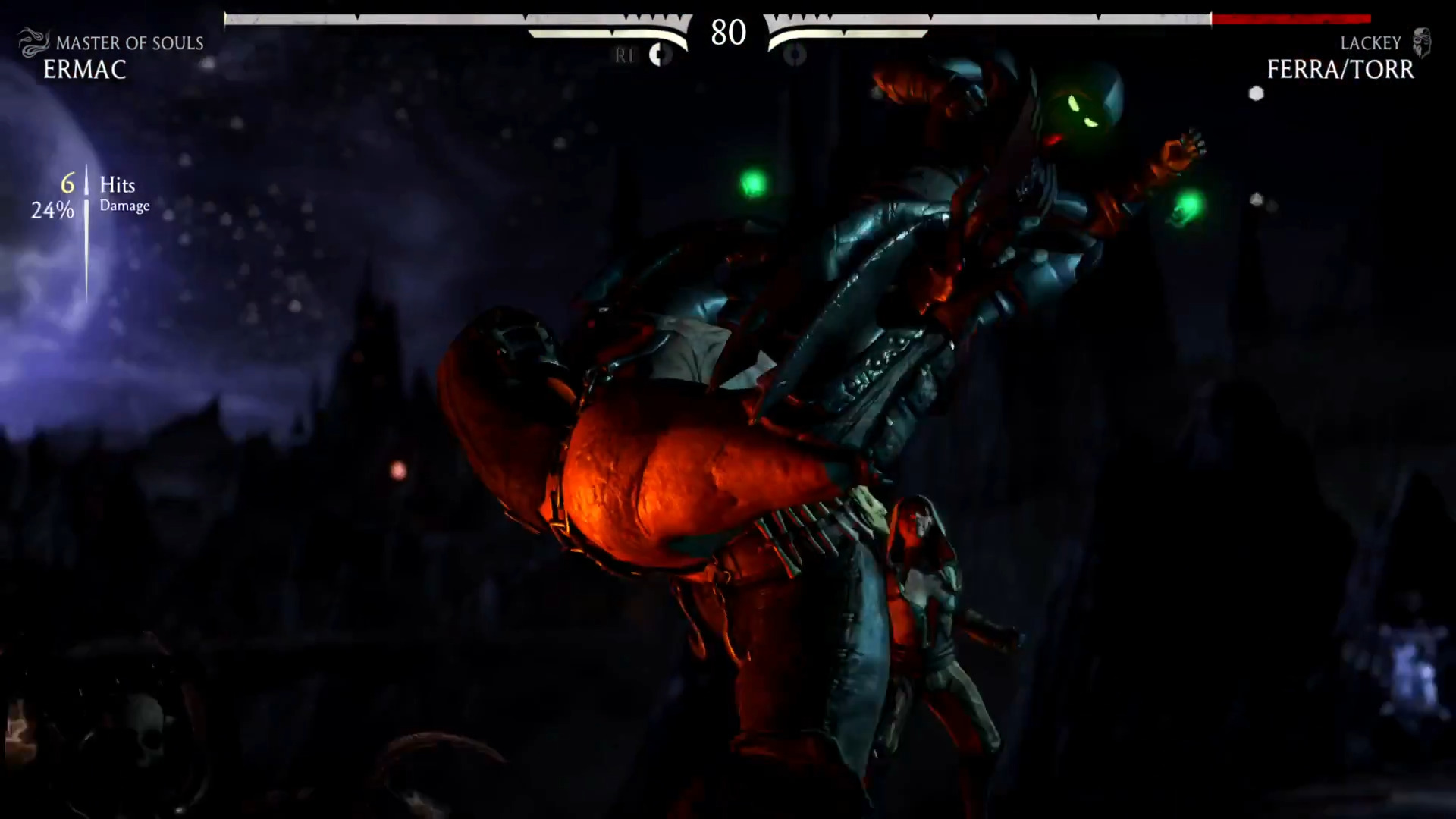Click Ferra/Torr's circular super meter indicator
This screenshot has width=1456, height=819.
(x=793, y=55)
